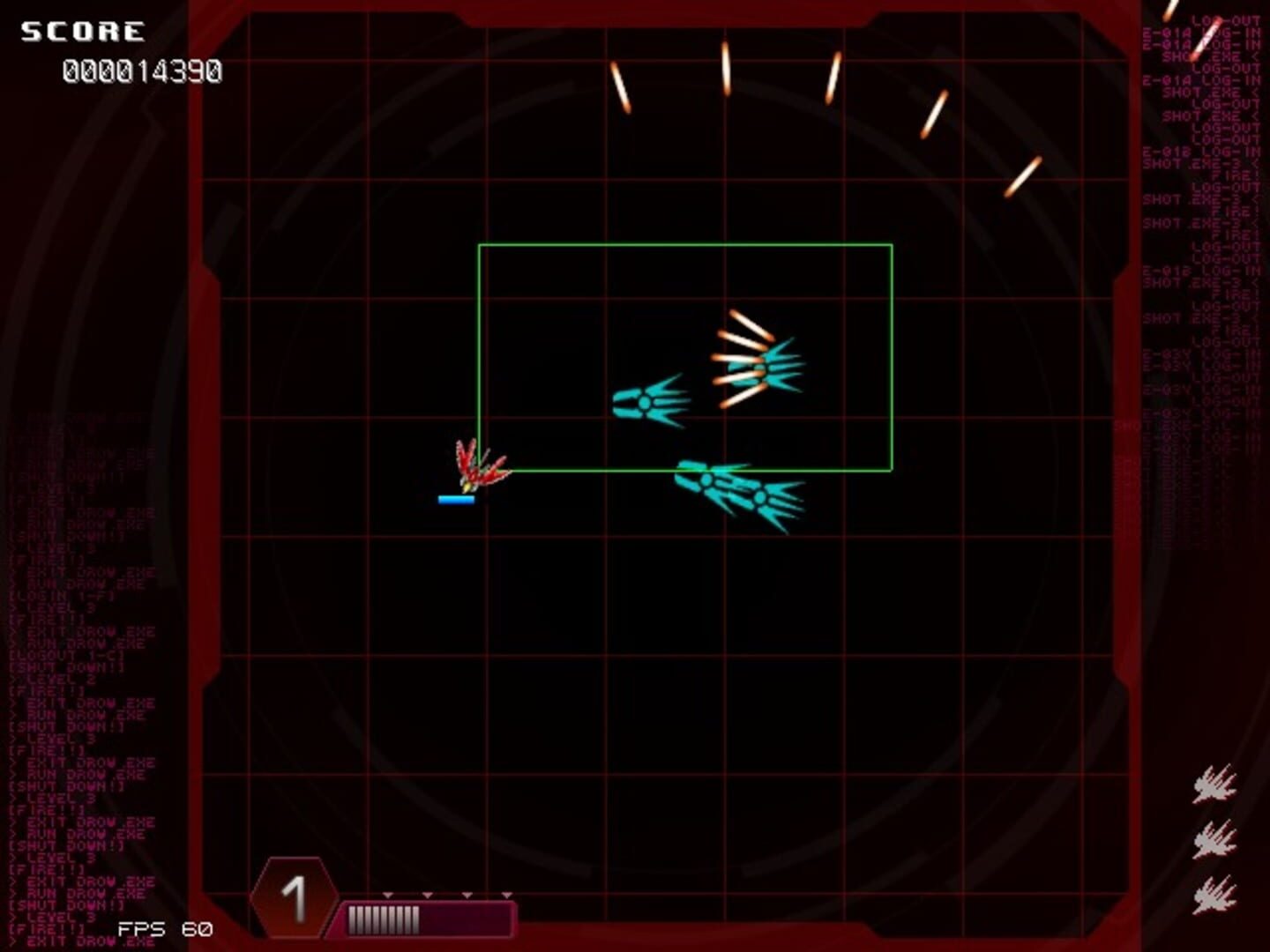
Task: Select the red player ship sprite
Action: tap(479, 463)
